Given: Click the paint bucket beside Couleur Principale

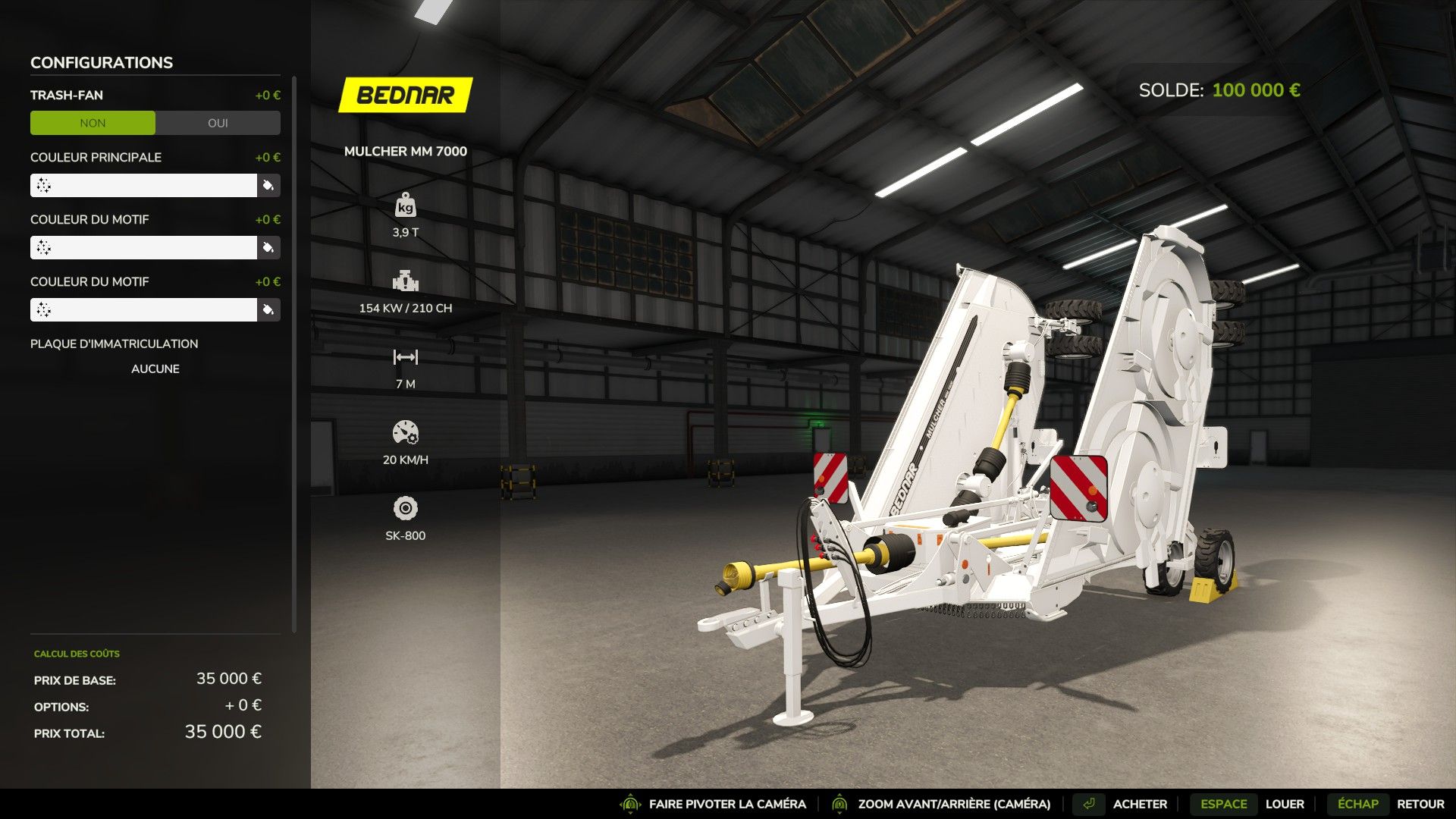Looking at the screenshot, I should click(x=268, y=186).
